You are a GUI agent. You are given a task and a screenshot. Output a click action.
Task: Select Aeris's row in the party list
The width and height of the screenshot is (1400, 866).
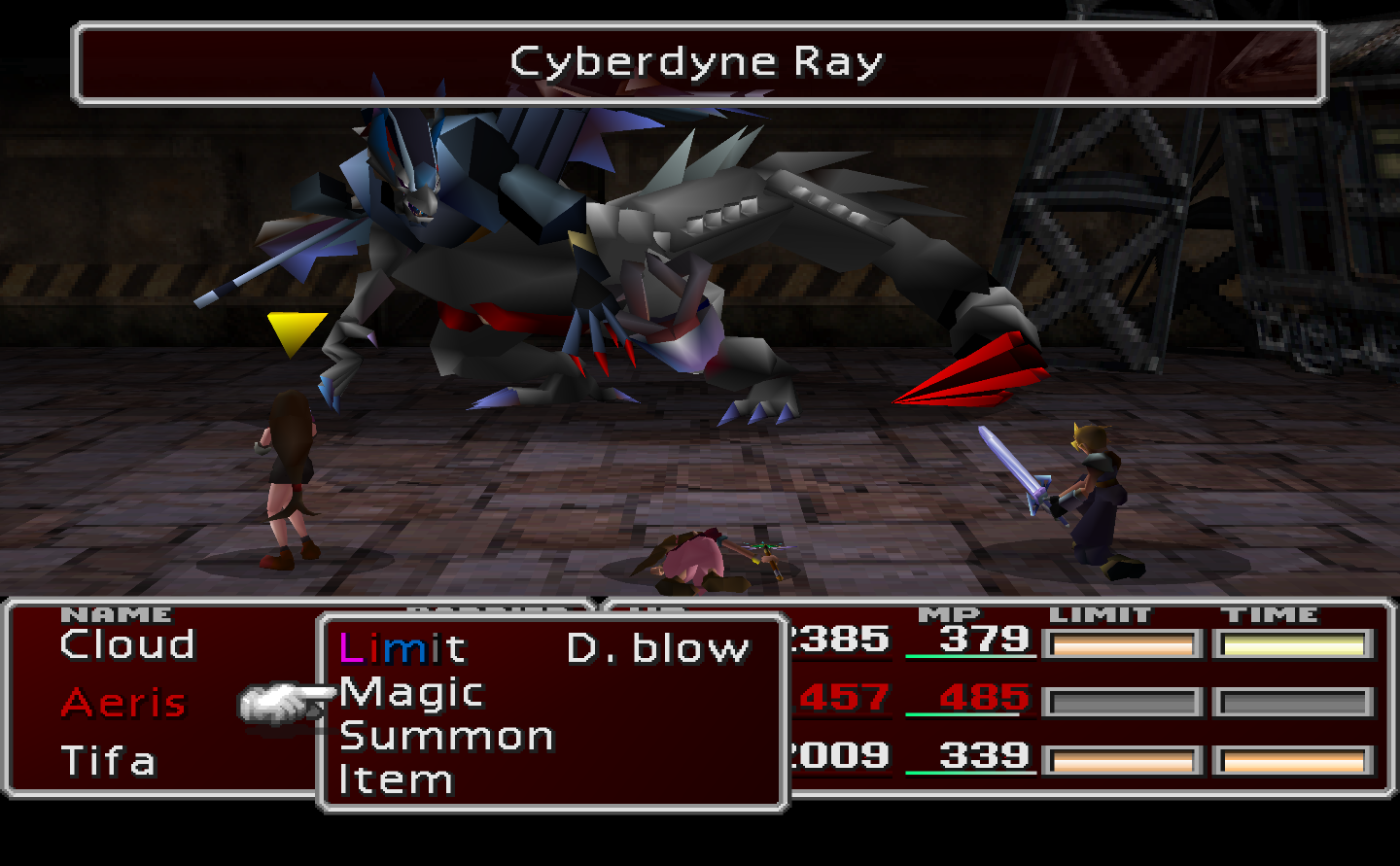tap(122, 702)
